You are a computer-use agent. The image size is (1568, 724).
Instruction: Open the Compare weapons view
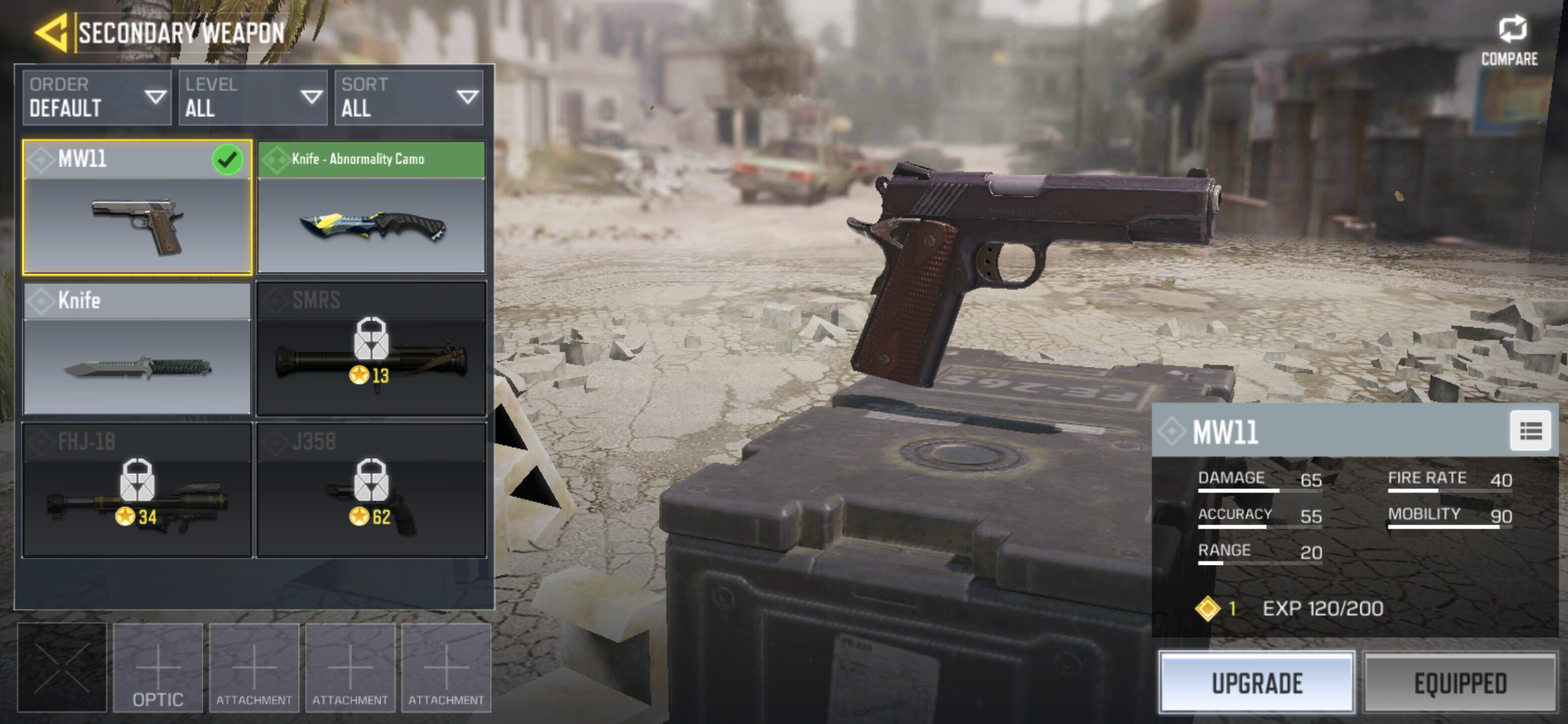point(1510,40)
